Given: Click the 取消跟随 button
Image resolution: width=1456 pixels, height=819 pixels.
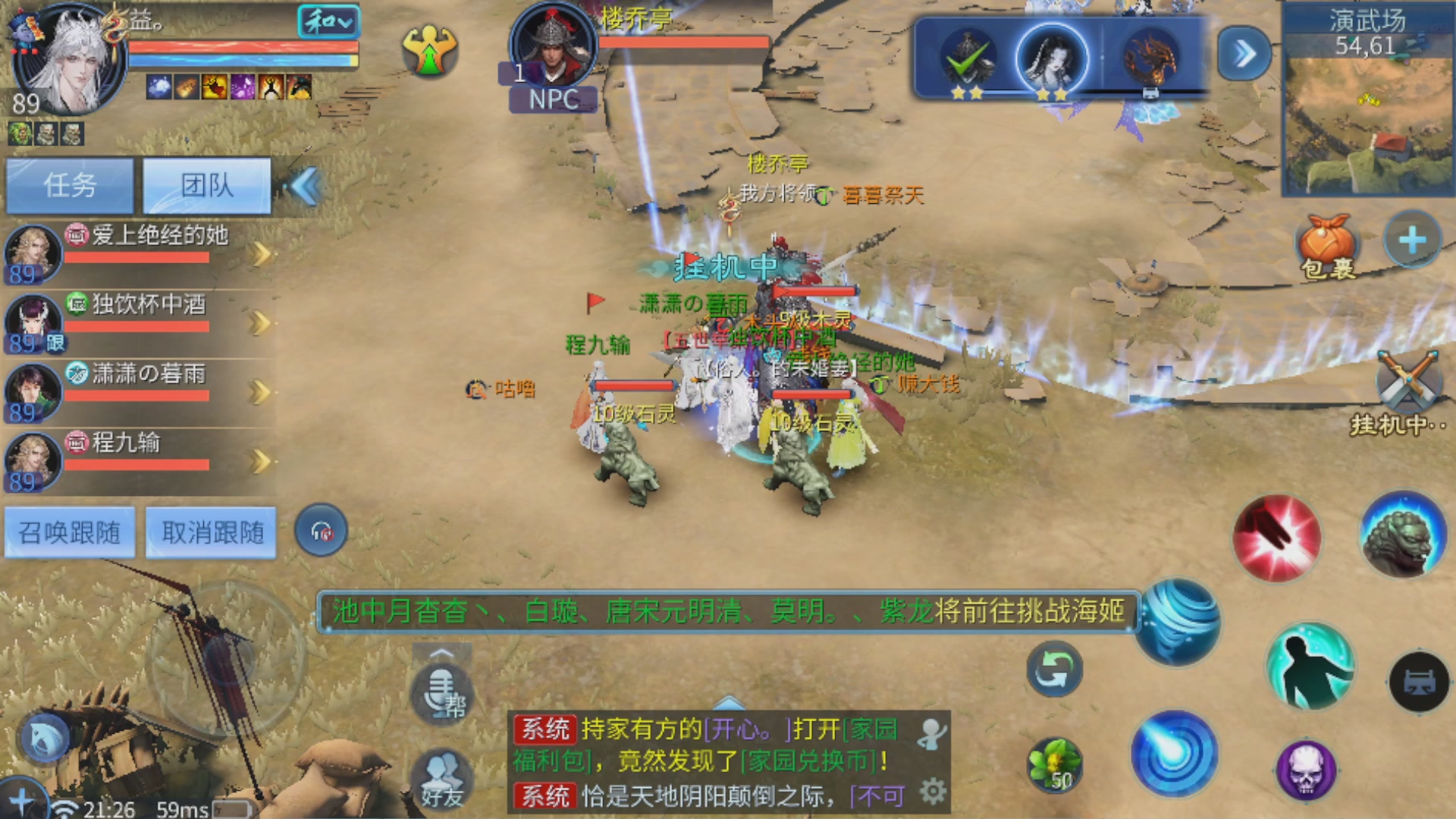Looking at the screenshot, I should [x=210, y=532].
